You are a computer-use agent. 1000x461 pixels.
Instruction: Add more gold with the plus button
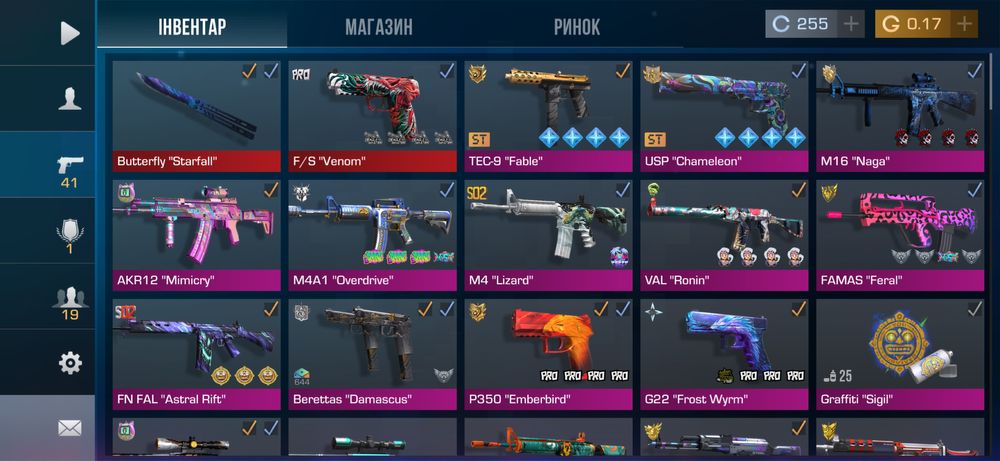point(964,24)
